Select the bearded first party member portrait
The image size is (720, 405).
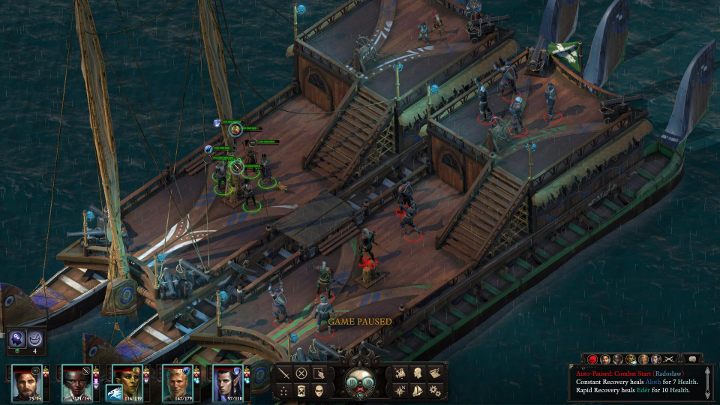pos(27,383)
